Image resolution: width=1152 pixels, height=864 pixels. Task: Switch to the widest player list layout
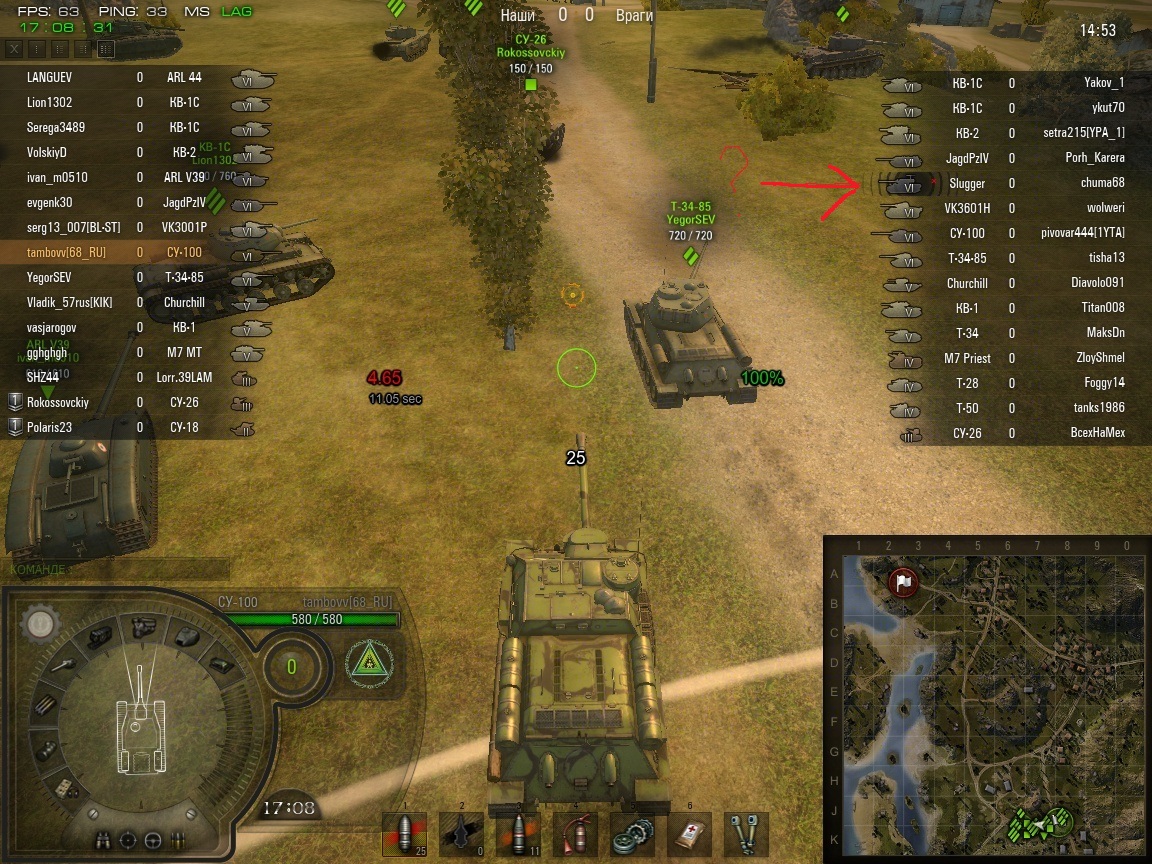coord(106,48)
